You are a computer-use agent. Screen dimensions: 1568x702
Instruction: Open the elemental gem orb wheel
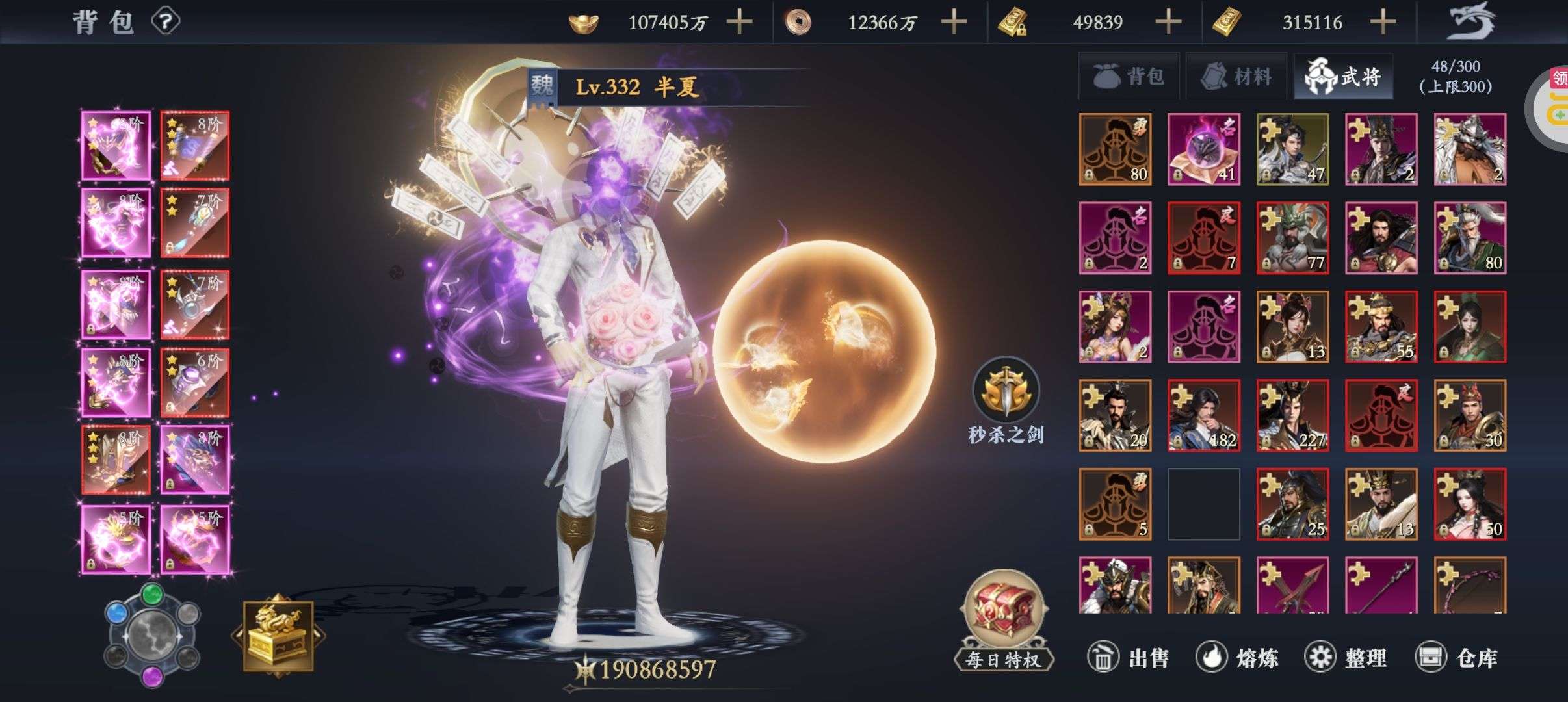click(x=151, y=634)
